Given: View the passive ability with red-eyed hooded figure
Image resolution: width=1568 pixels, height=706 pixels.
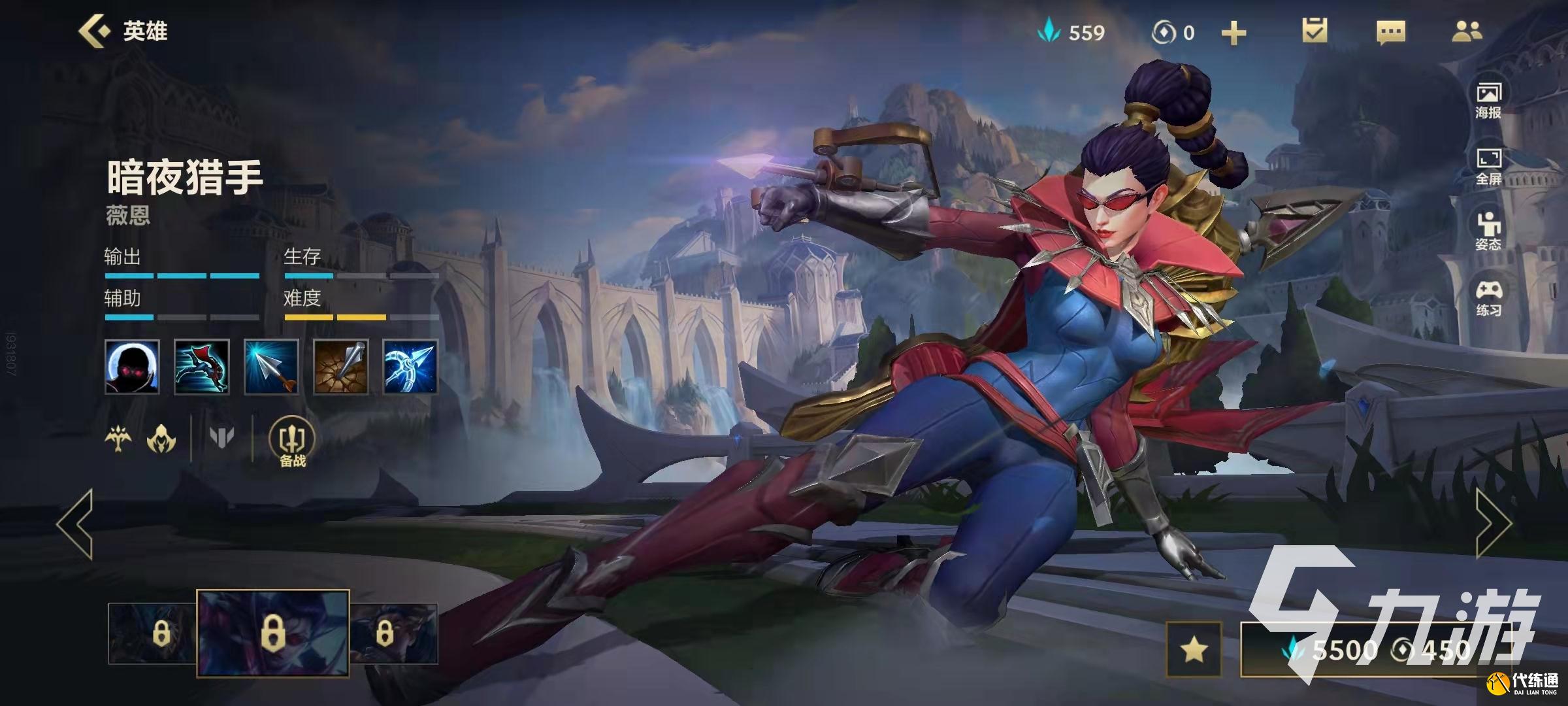Looking at the screenshot, I should [x=132, y=367].
